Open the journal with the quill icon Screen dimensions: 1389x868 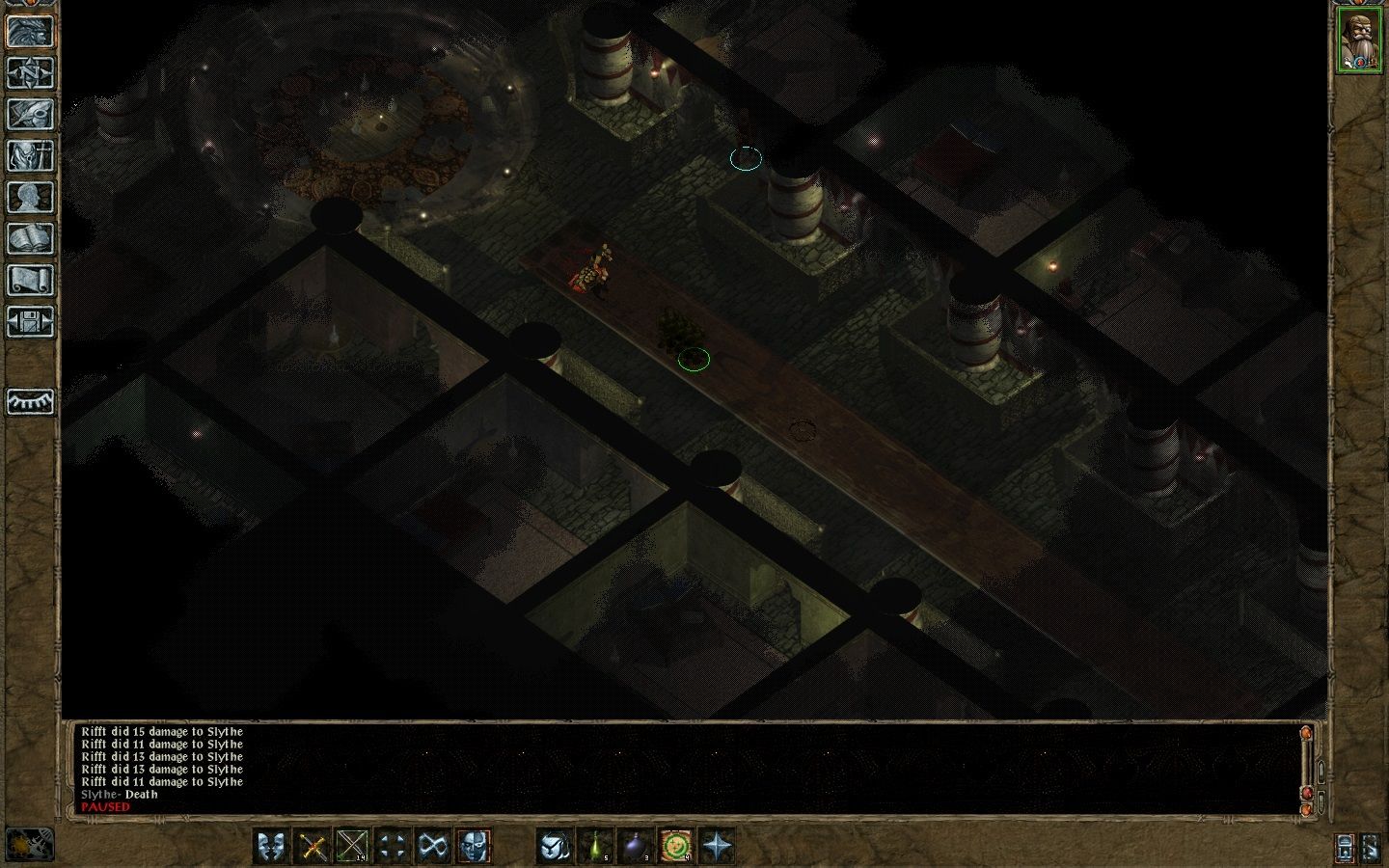(30, 114)
